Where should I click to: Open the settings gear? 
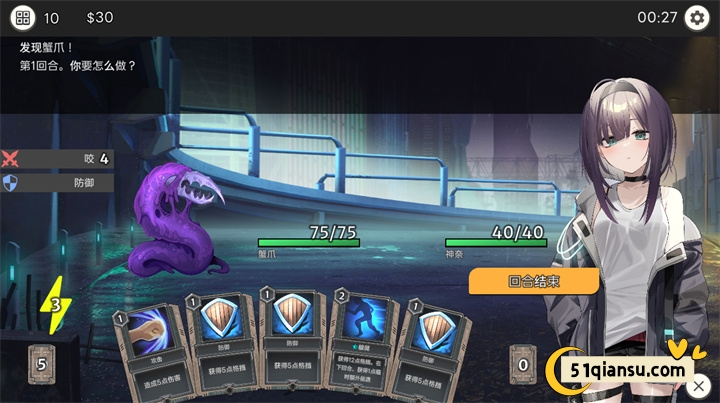695,18
